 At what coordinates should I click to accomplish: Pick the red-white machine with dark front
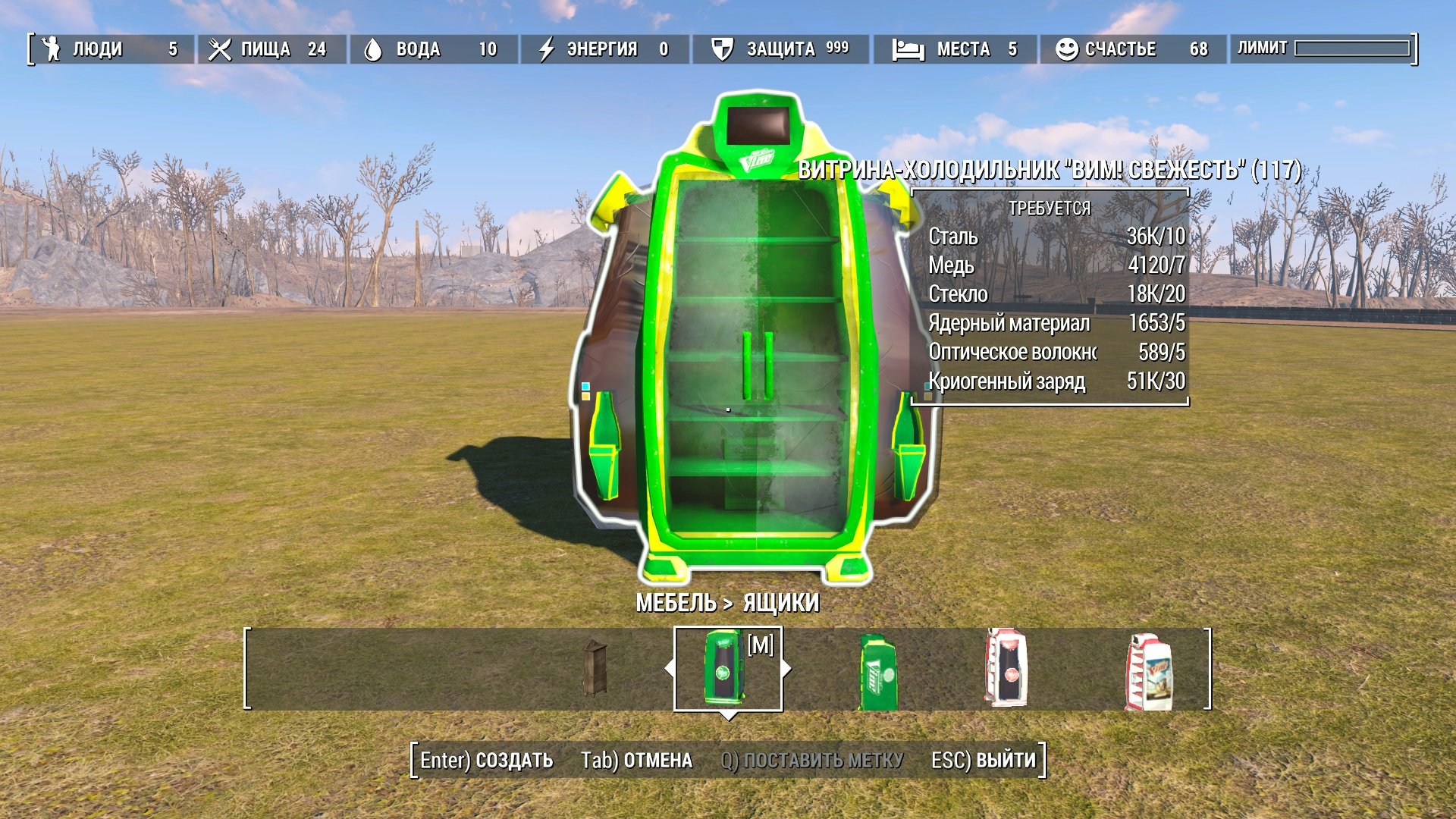[1006, 668]
